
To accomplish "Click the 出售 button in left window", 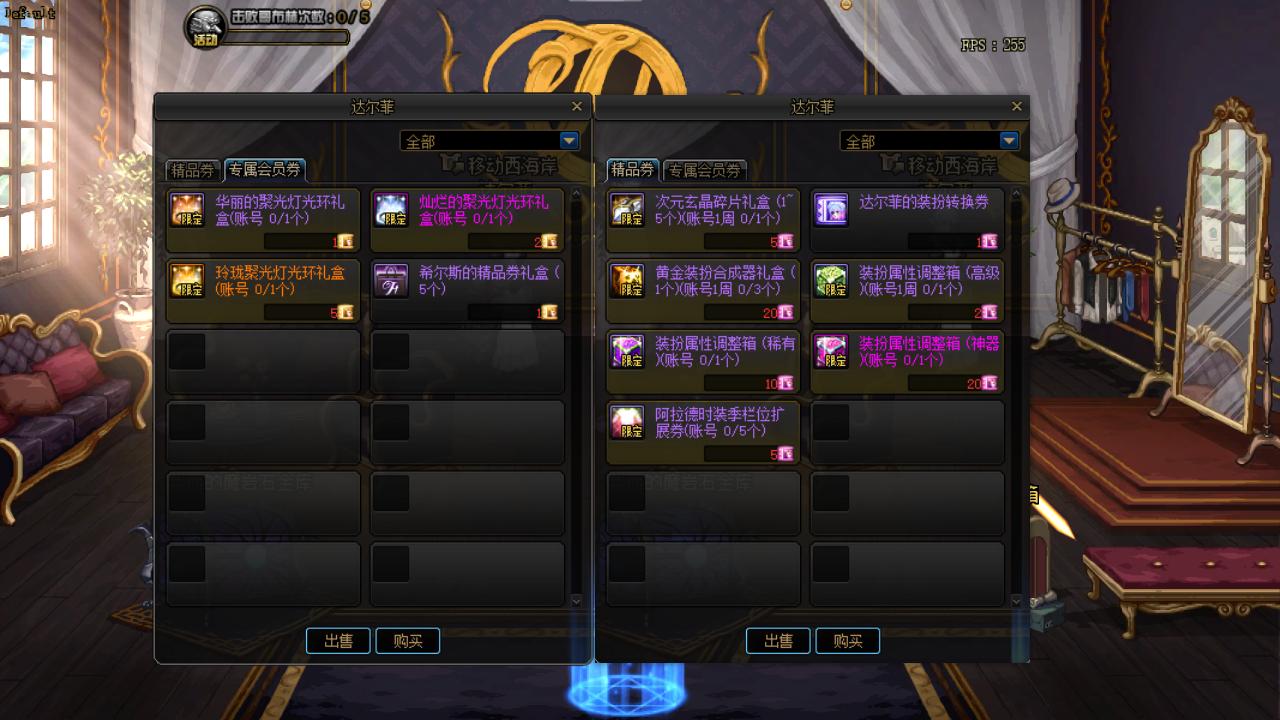I will (338, 641).
